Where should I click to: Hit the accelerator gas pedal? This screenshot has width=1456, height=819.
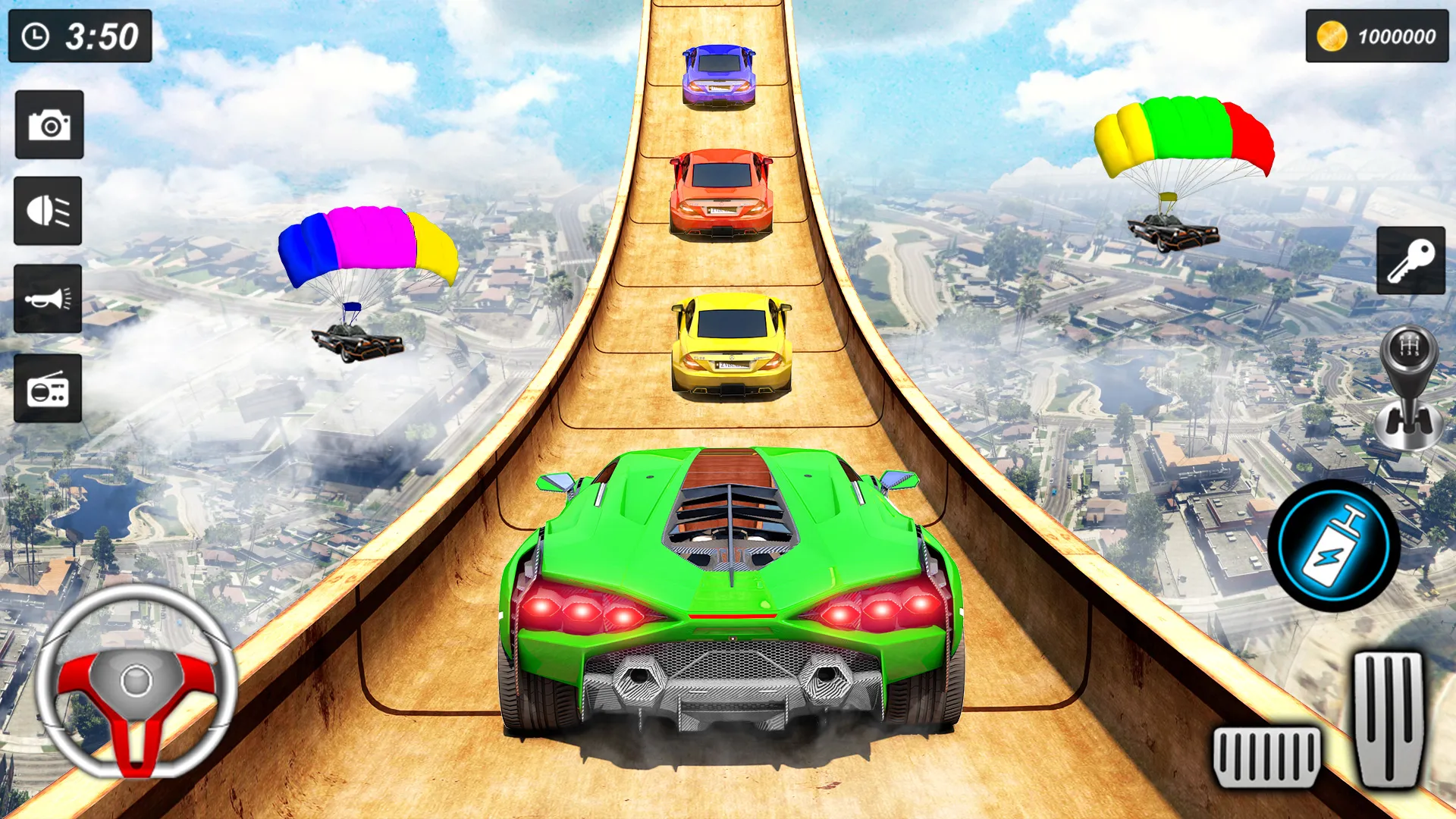(1389, 719)
